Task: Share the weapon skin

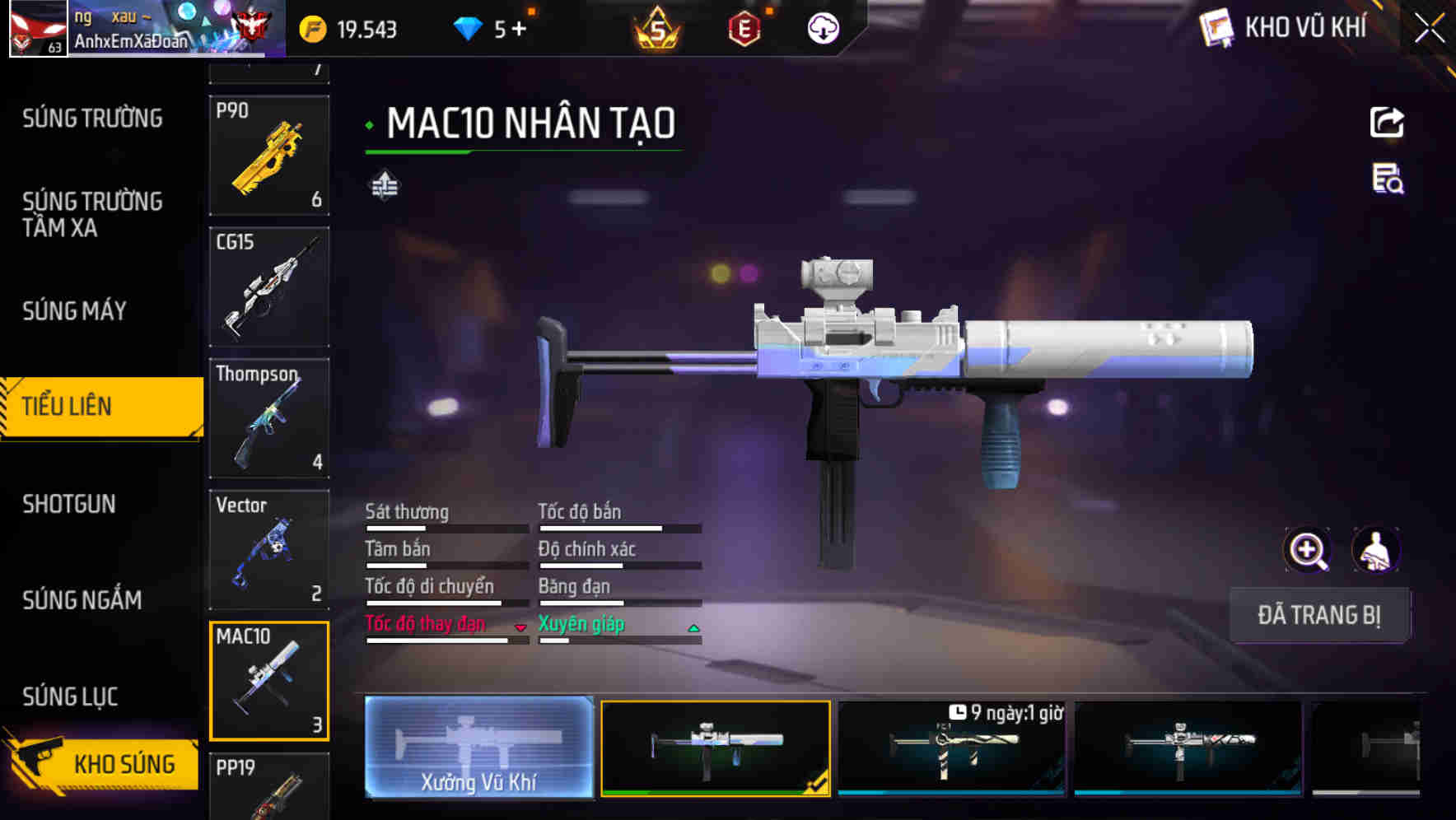Action: coord(1387,123)
